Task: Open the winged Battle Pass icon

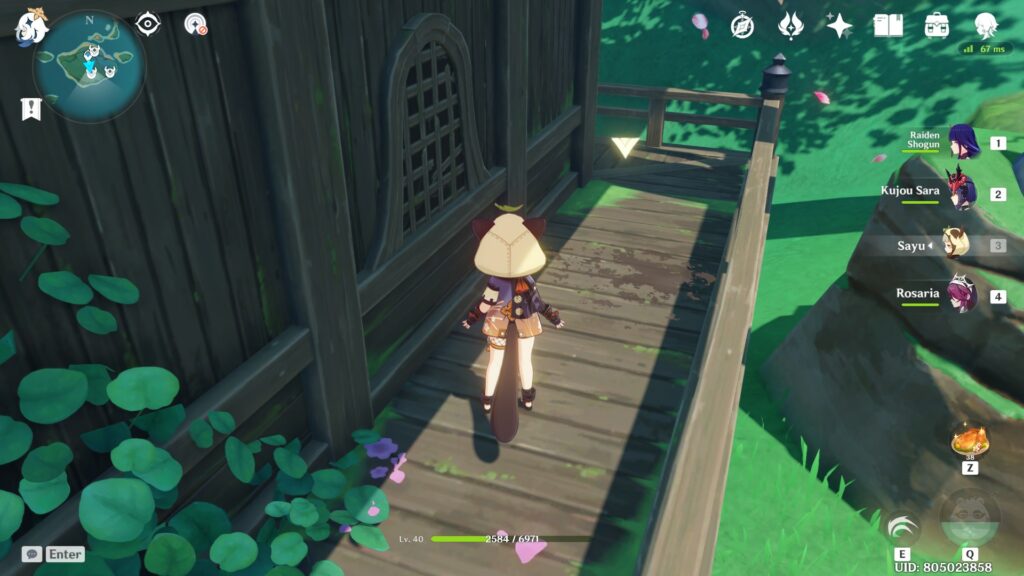Action: [x=790, y=26]
